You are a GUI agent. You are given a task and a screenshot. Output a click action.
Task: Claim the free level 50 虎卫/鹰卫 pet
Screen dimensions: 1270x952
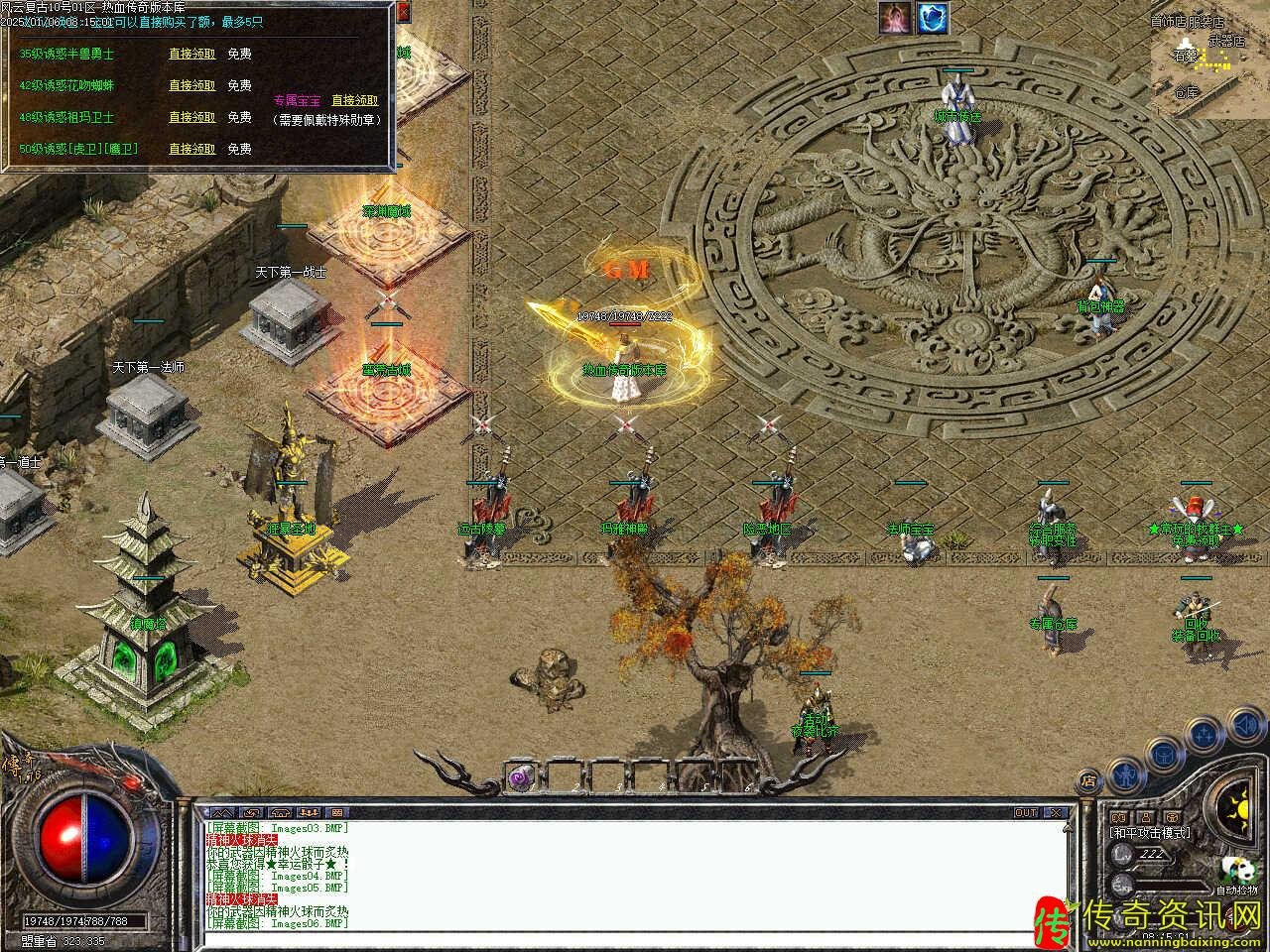tap(191, 149)
